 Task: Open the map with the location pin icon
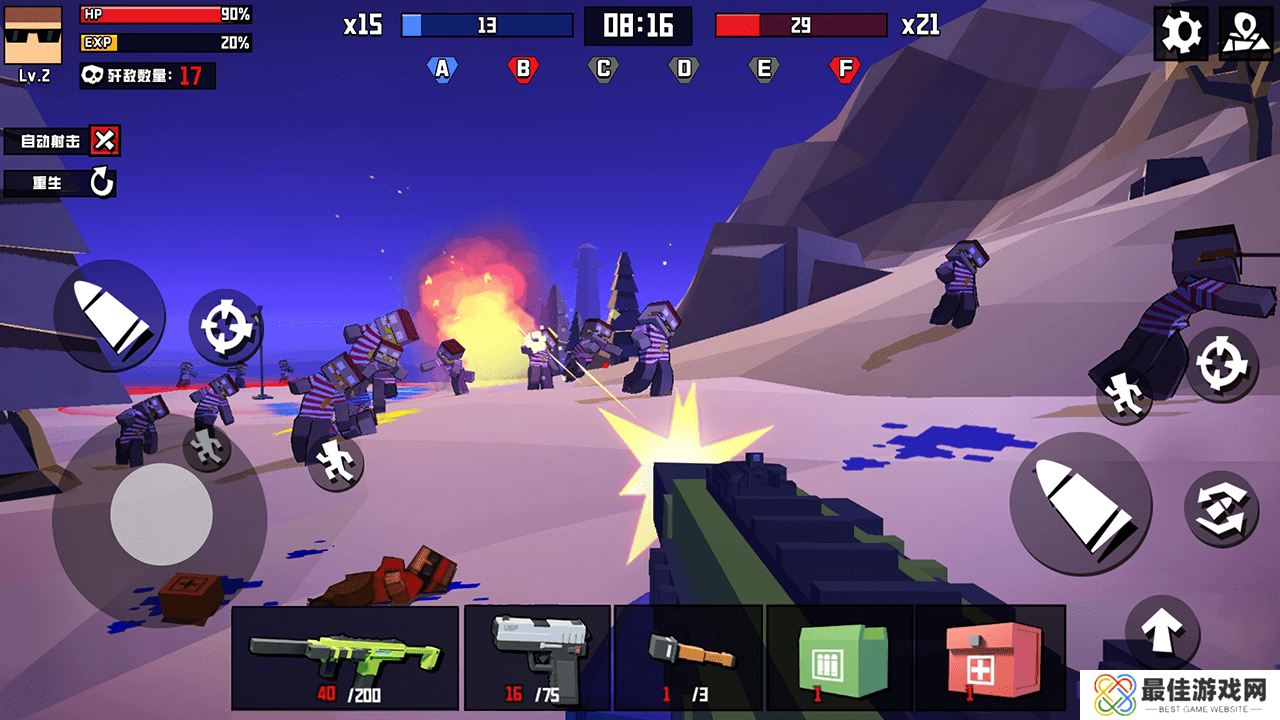1245,34
